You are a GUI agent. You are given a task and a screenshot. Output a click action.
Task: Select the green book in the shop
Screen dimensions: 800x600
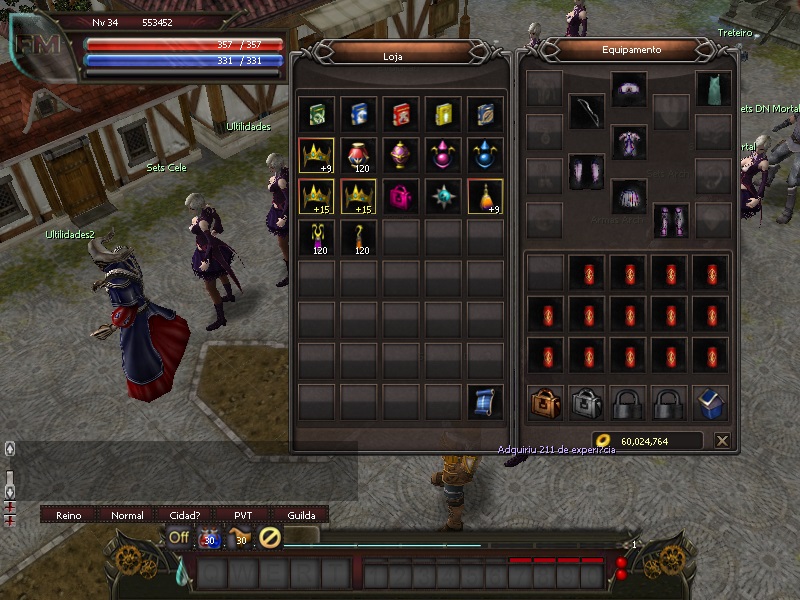pyautogui.click(x=317, y=113)
